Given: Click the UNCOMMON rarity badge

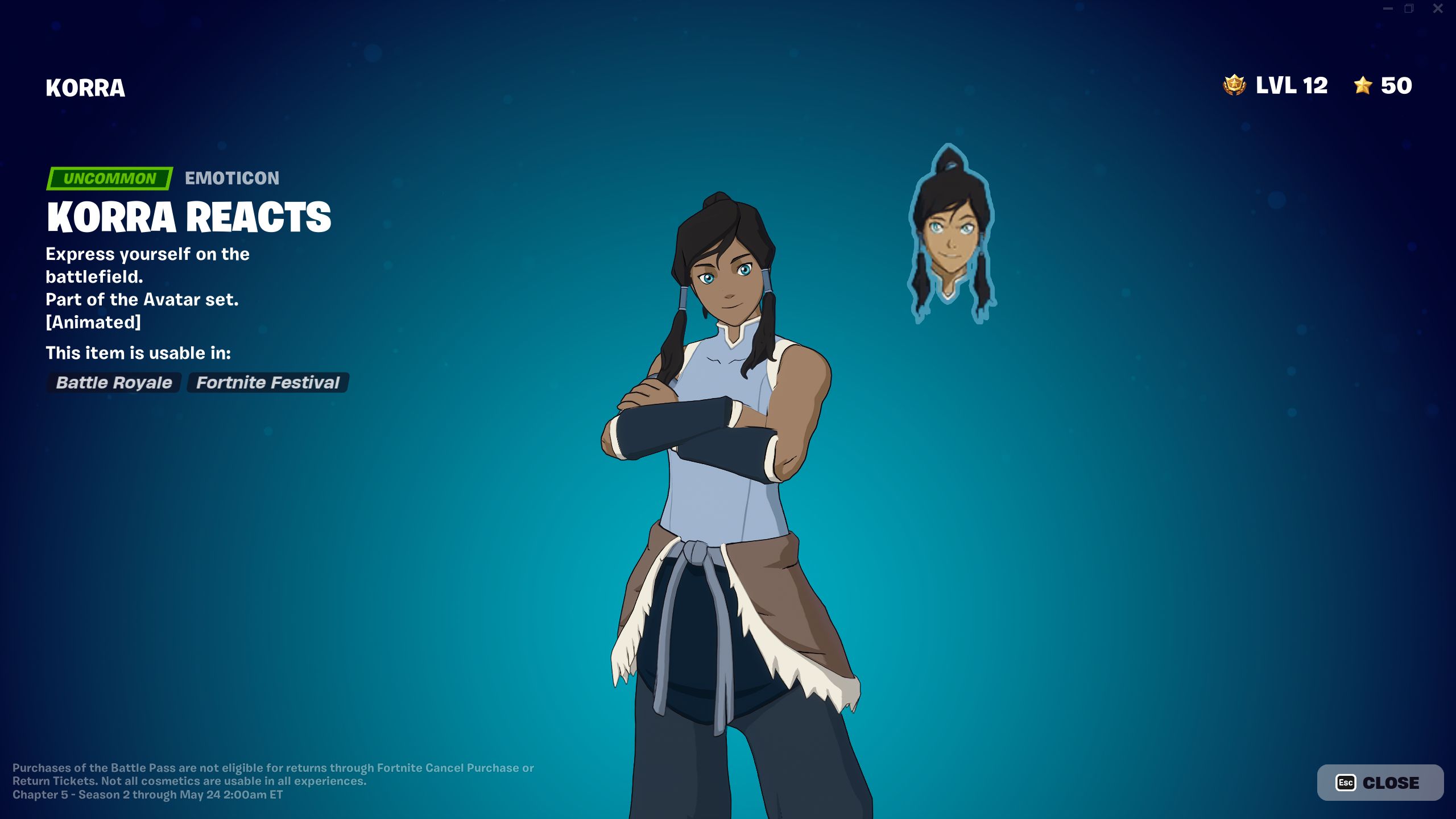Looking at the screenshot, I should click(109, 179).
